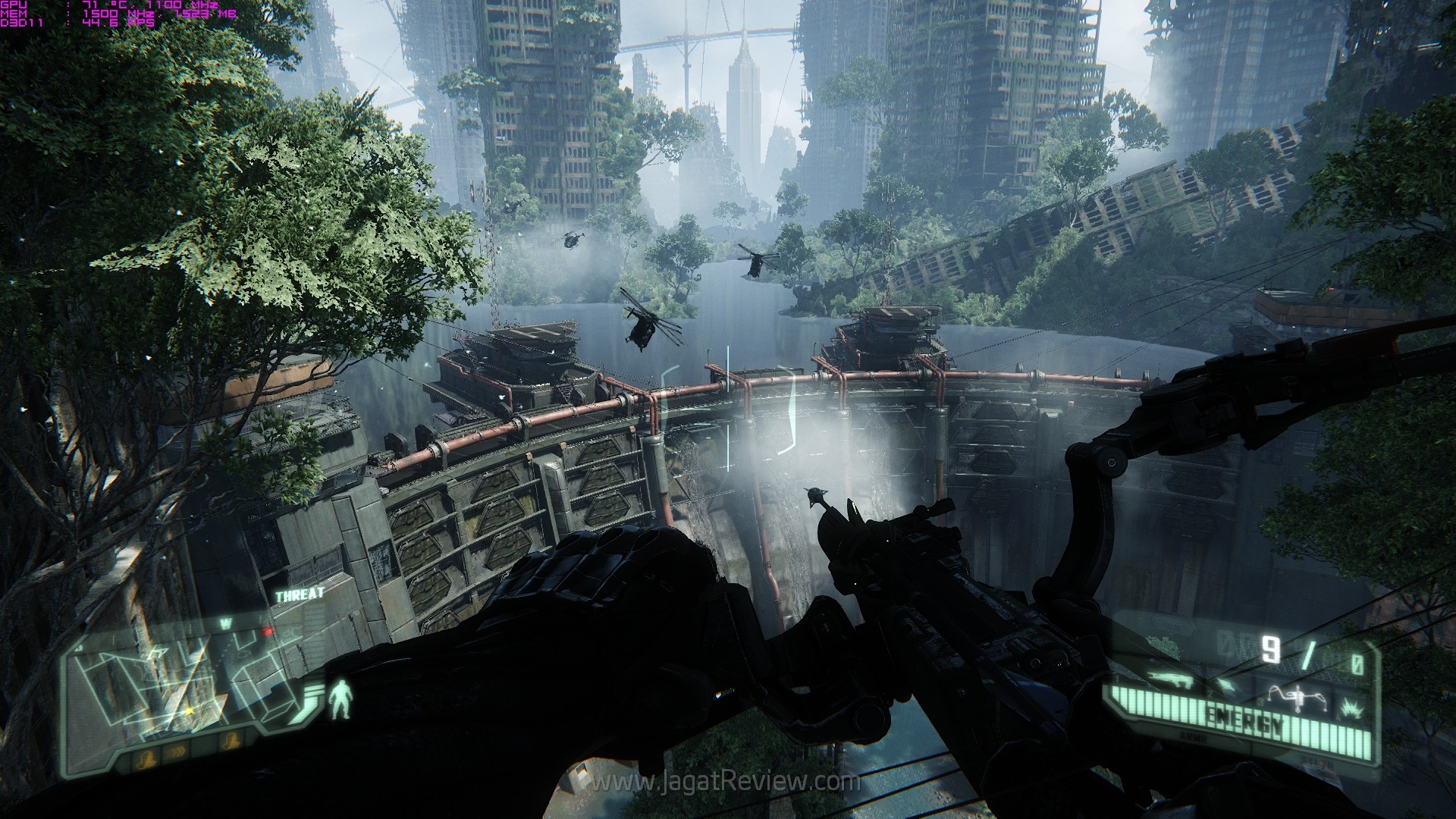
Task: Click the THREAT indicator label
Action: (300, 595)
